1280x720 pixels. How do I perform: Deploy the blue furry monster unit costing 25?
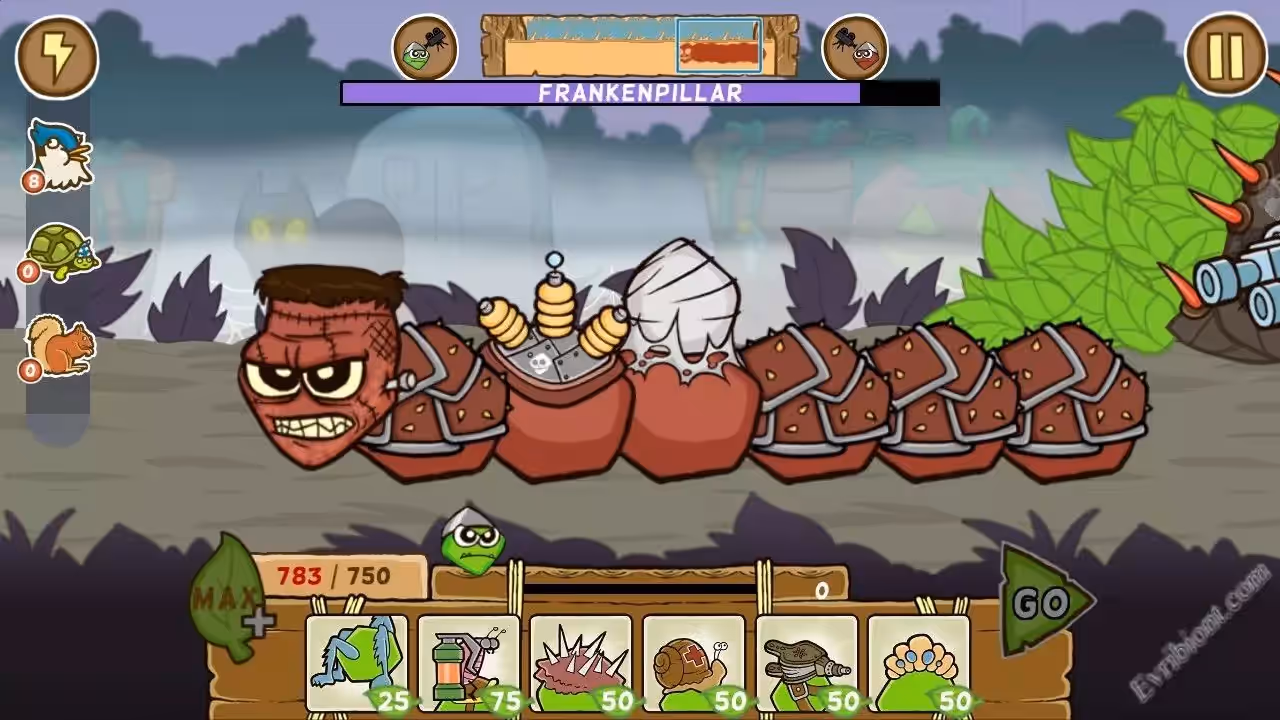pyautogui.click(x=356, y=662)
